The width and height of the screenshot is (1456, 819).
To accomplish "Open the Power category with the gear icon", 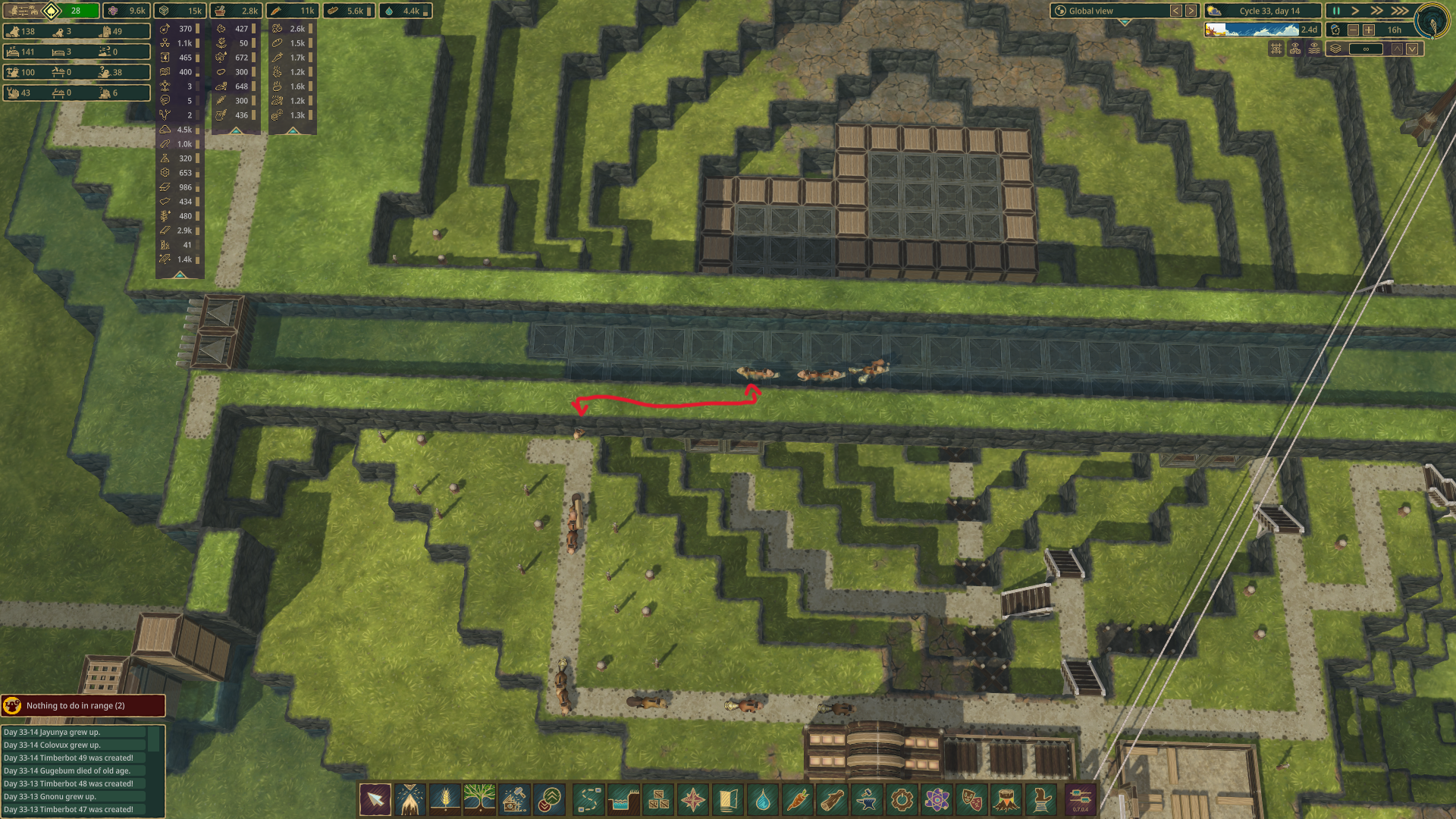I will 900,799.
